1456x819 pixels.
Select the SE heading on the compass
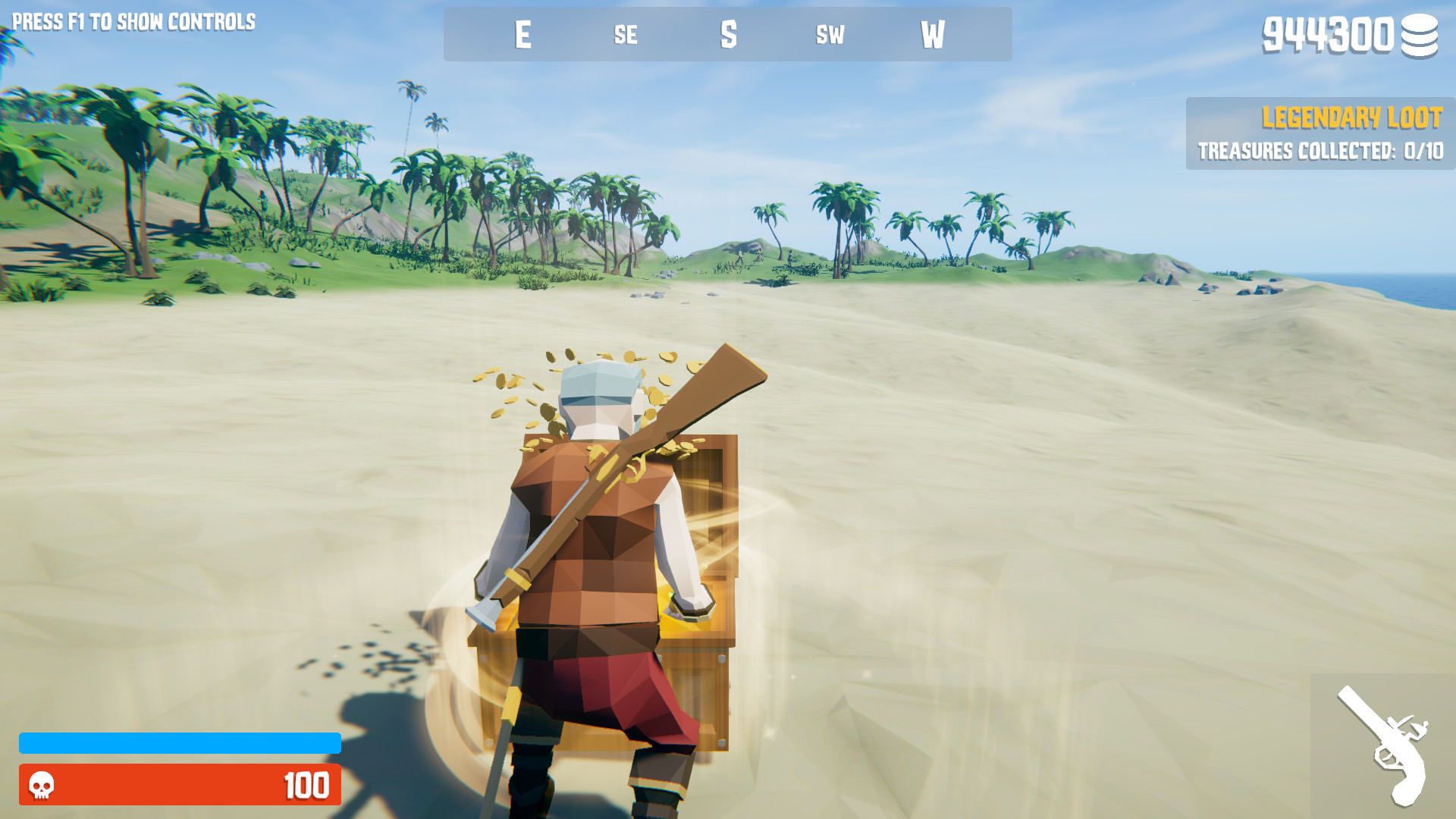(625, 35)
